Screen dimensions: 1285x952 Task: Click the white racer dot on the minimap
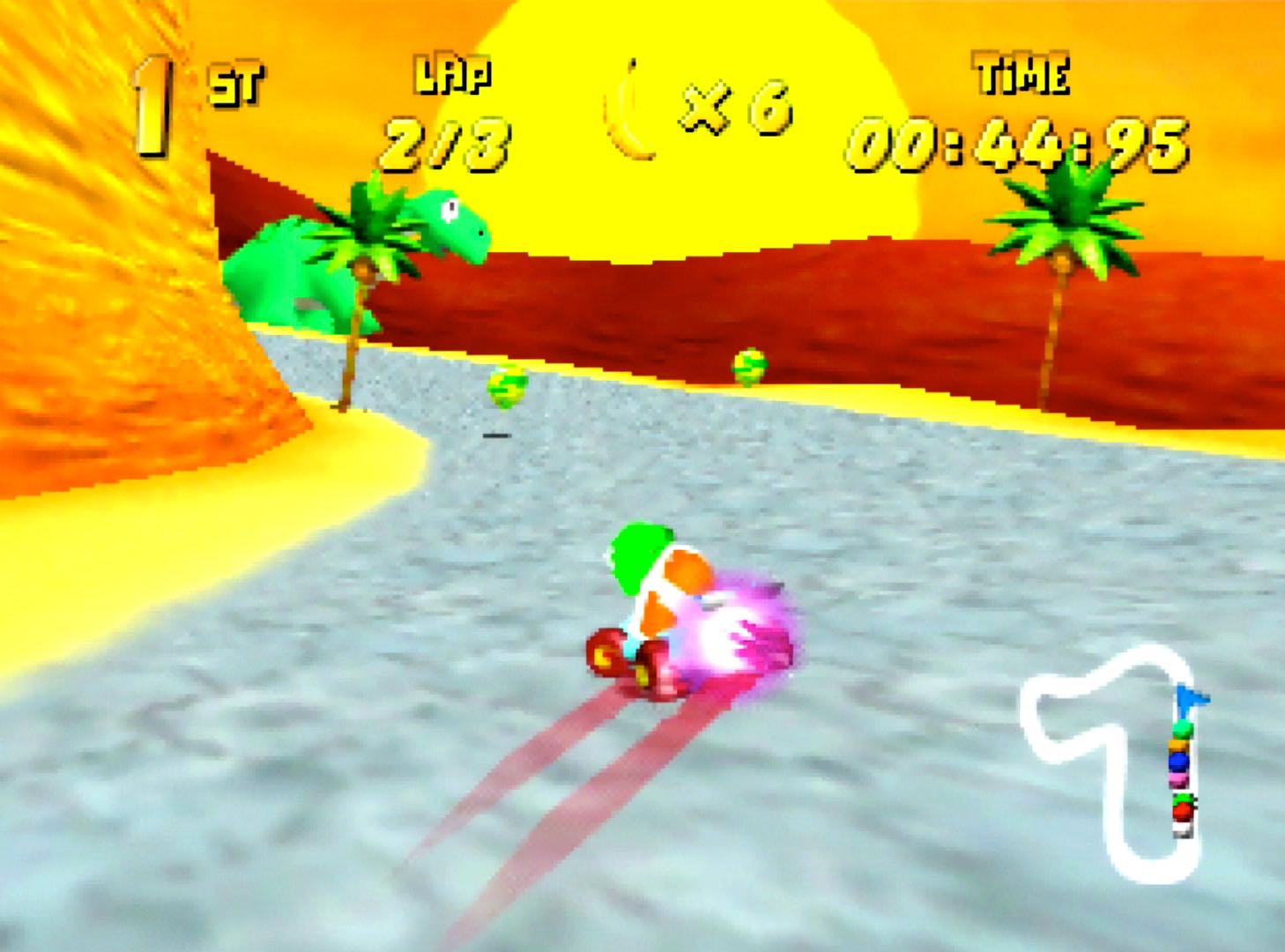point(1182,829)
